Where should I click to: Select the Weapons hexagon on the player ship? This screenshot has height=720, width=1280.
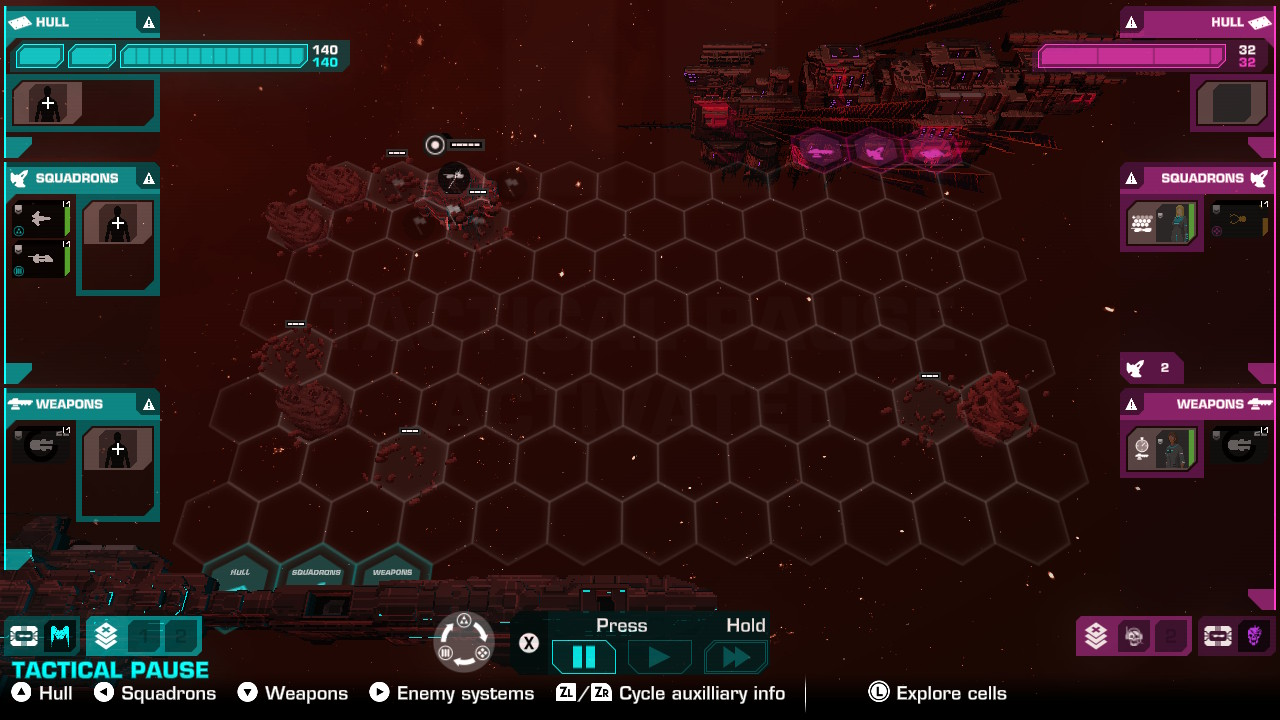392,575
